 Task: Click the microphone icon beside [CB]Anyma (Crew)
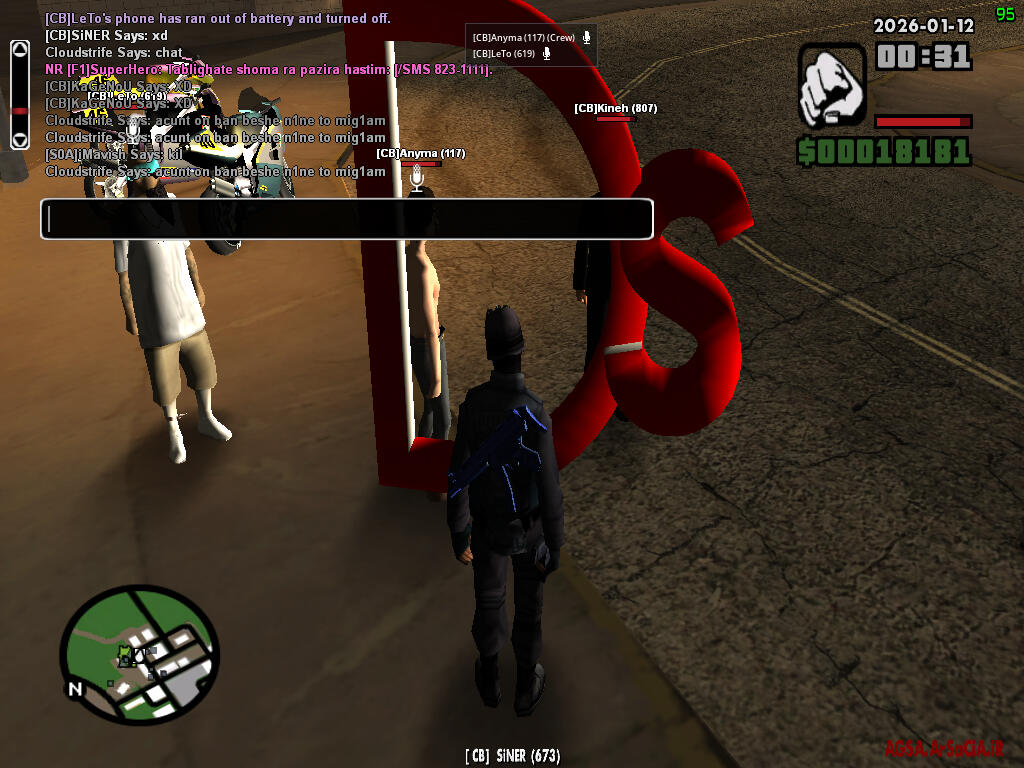click(x=587, y=38)
